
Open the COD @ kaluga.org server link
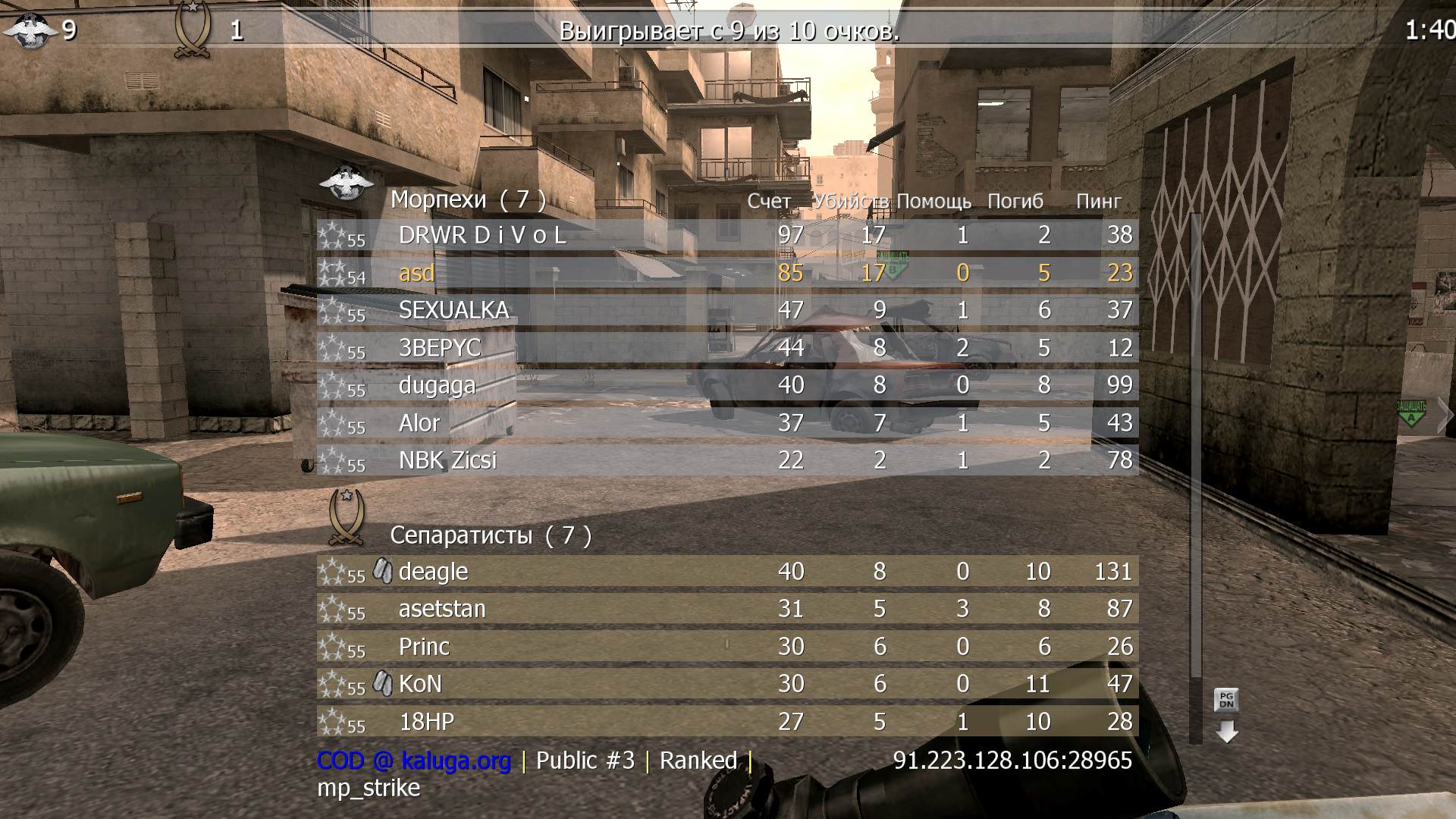(413, 761)
